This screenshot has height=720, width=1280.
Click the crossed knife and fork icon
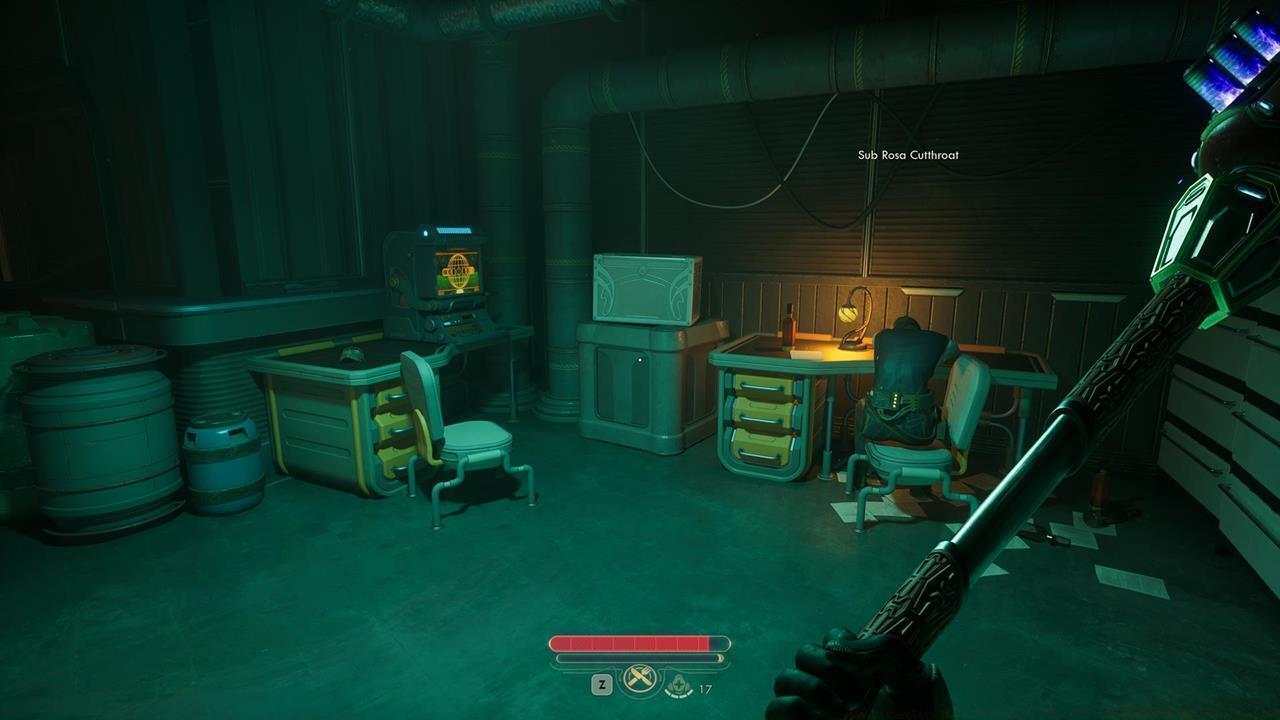pyautogui.click(x=639, y=680)
